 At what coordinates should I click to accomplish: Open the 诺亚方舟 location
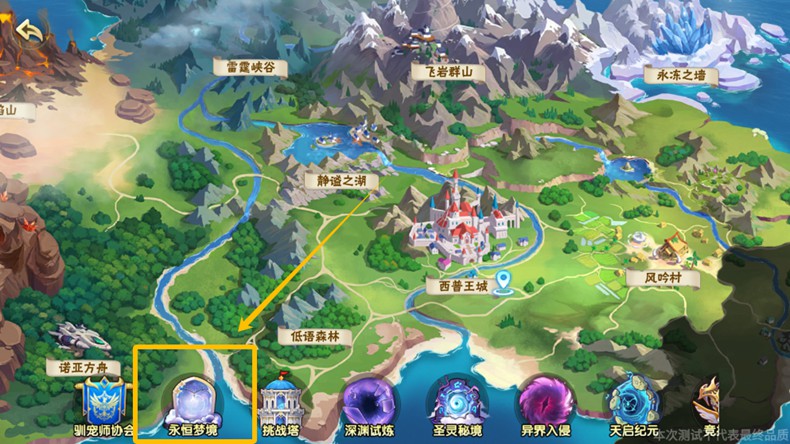(x=83, y=367)
